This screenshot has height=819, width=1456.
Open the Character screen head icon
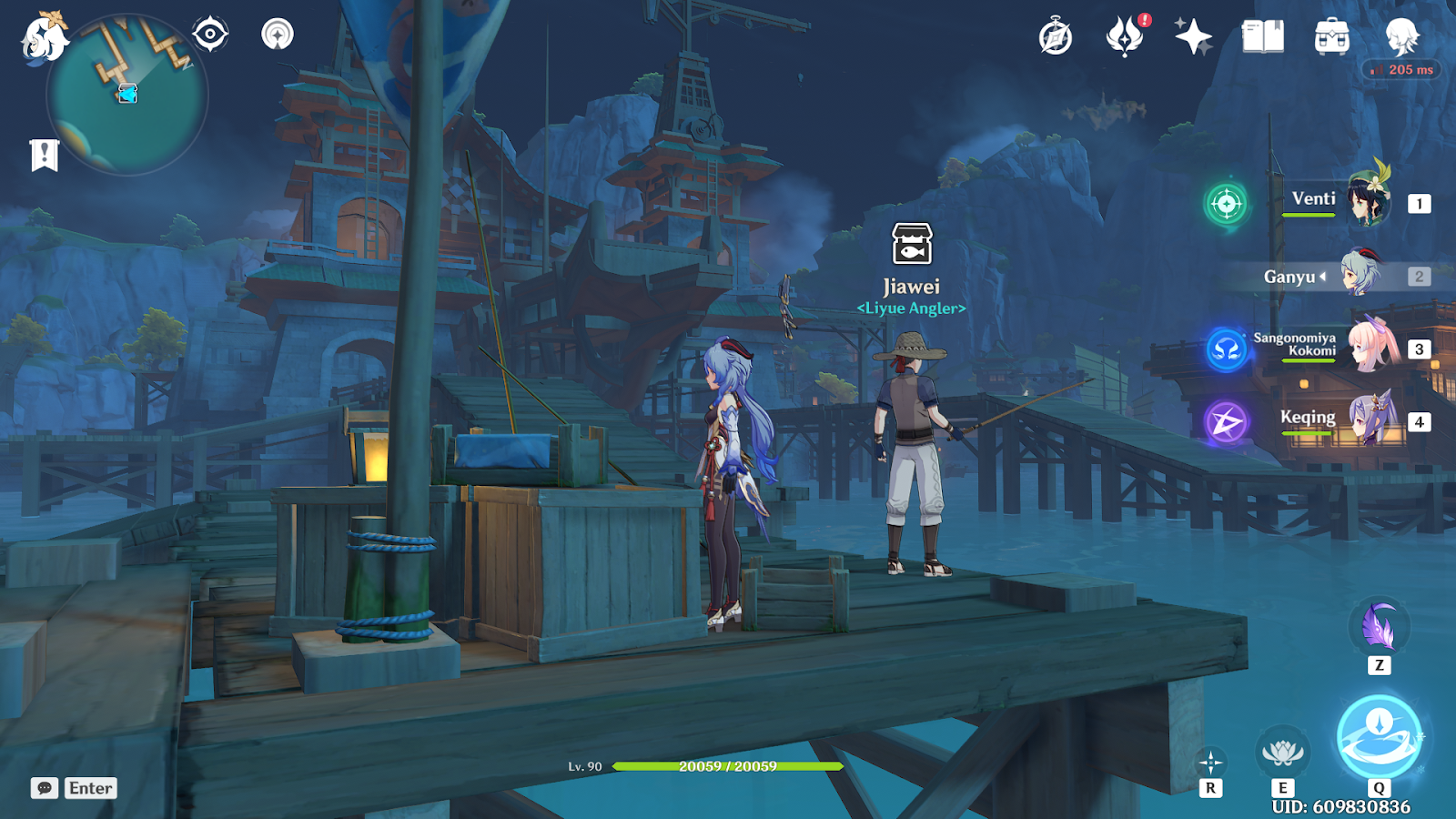[1401, 37]
